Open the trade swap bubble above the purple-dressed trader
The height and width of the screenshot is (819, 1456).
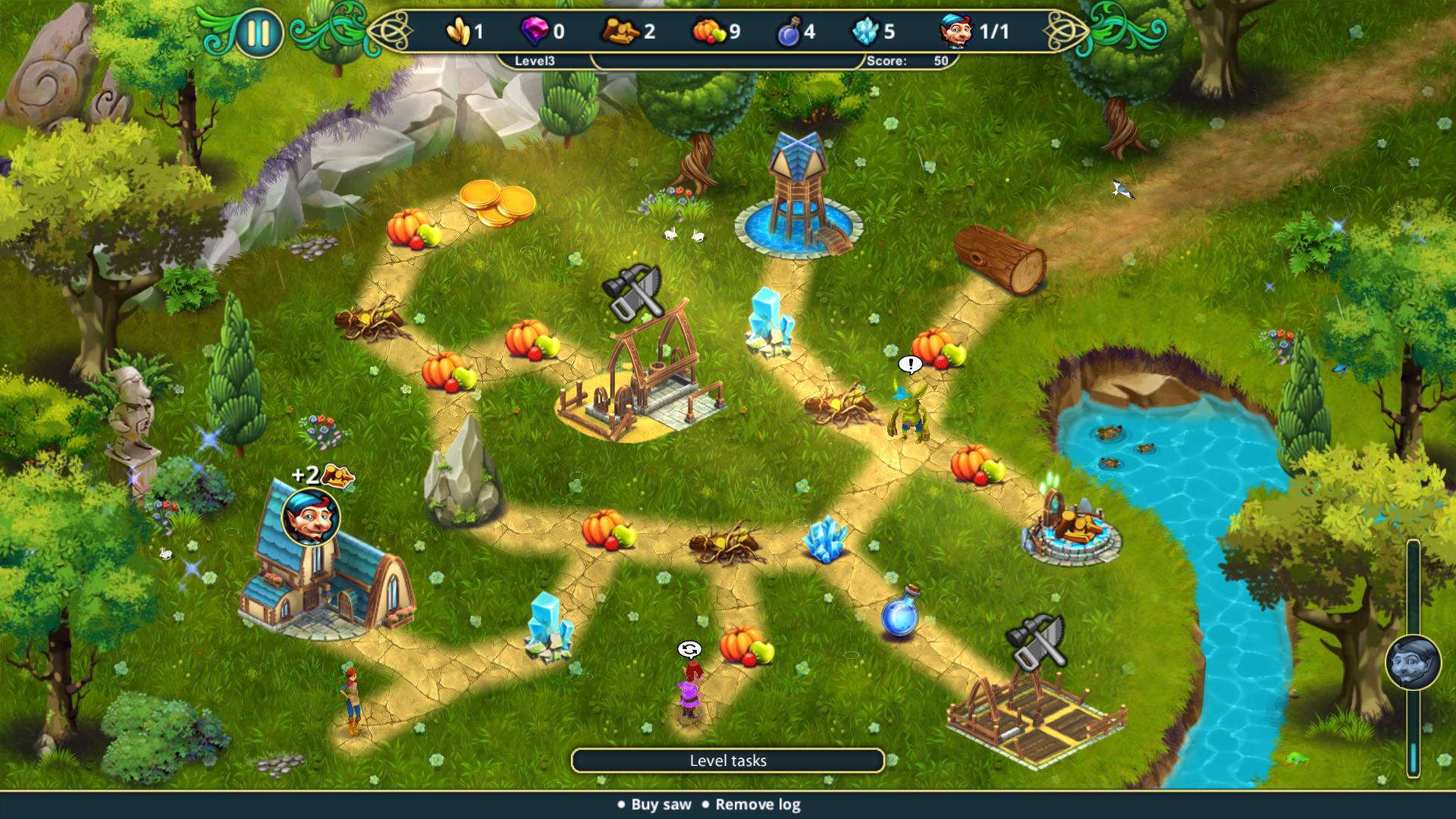pos(689,649)
